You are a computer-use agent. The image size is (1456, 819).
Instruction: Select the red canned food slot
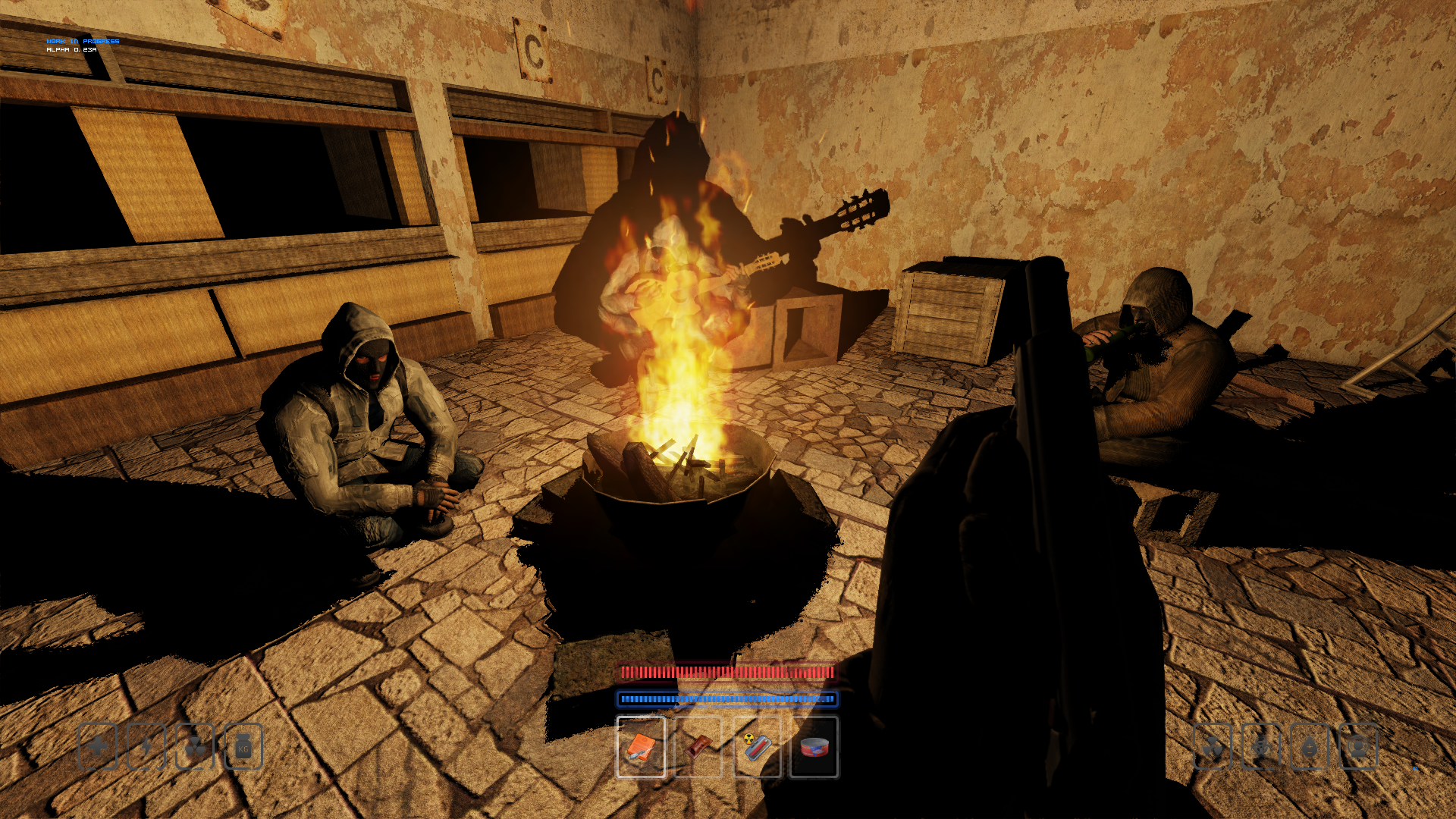point(814,747)
